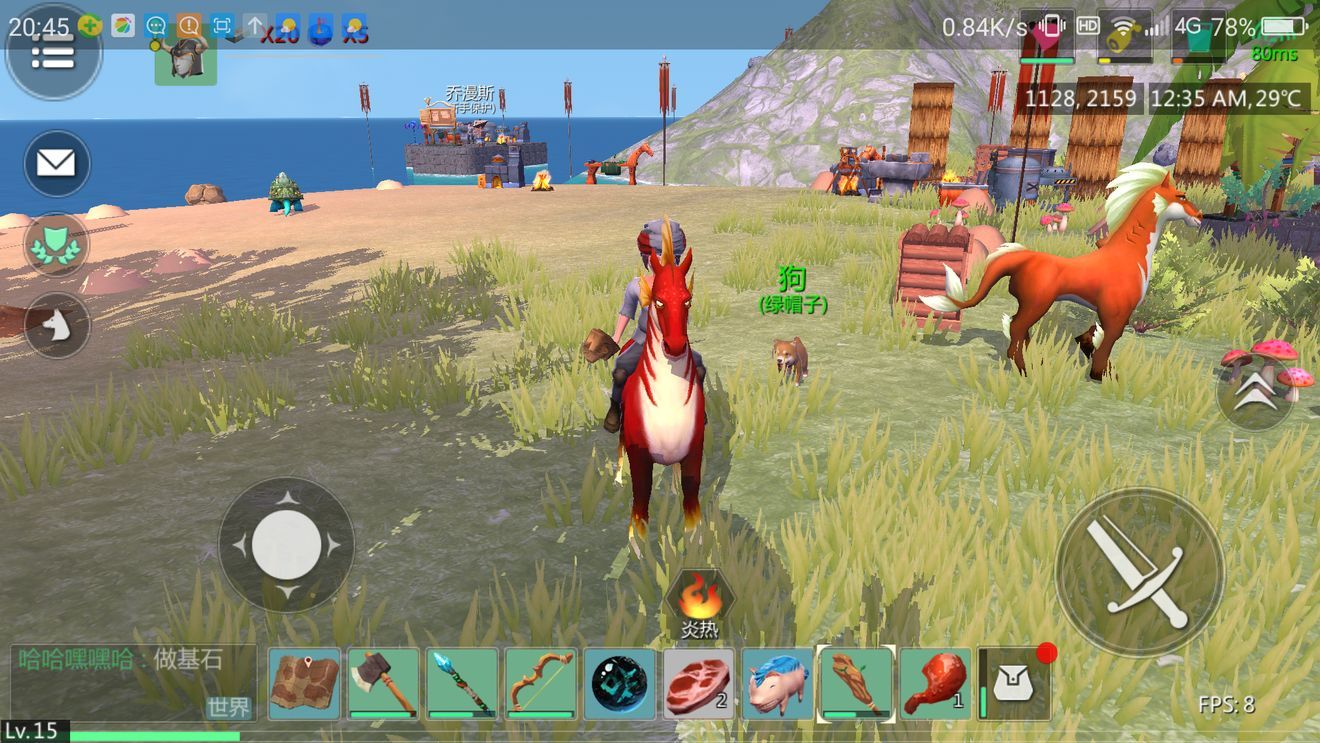Screen dimensions: 1320x743
Task: Switch the chat channel via 世界 label
Action: 228,707
